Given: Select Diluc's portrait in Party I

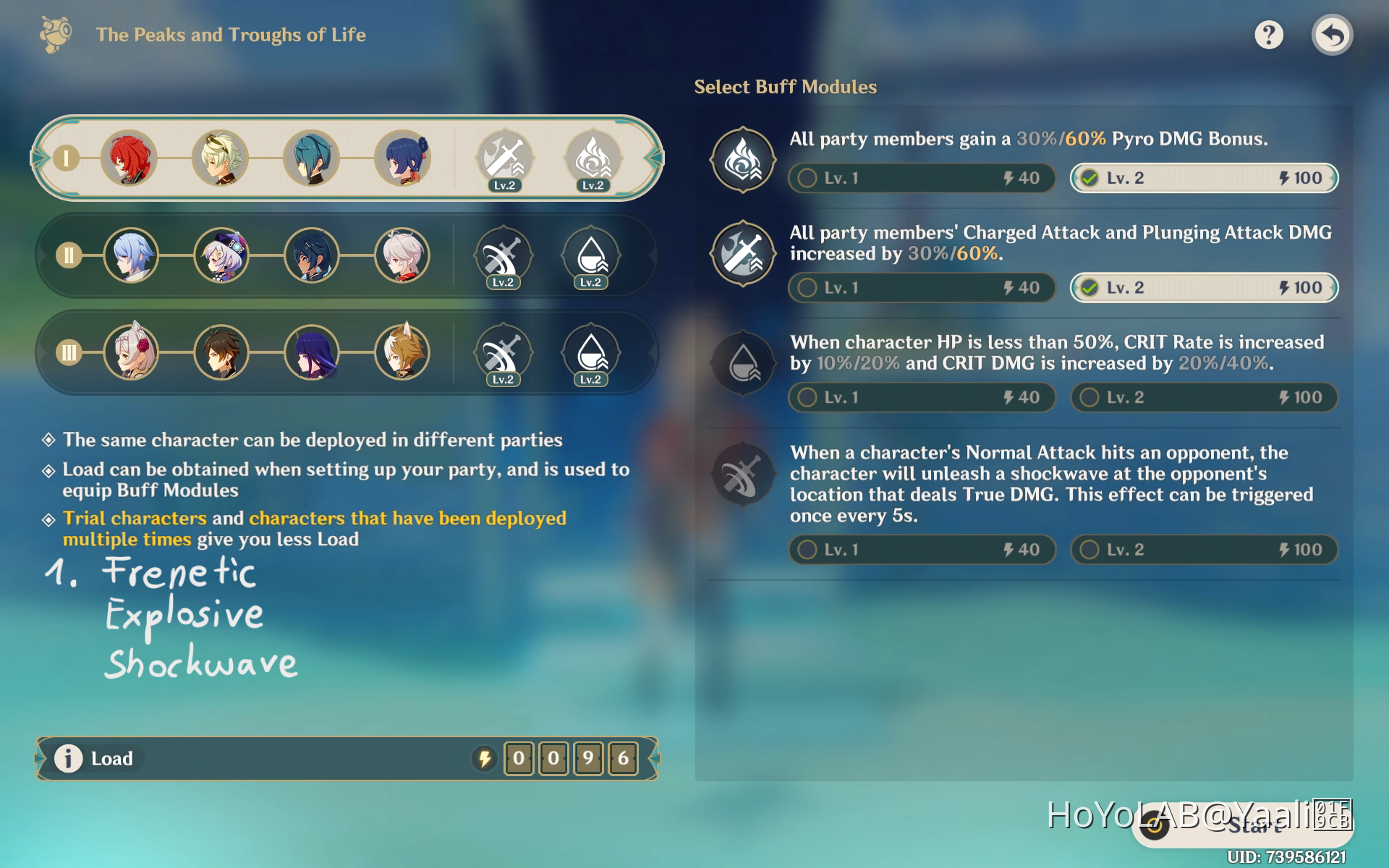Looking at the screenshot, I should click(x=130, y=158).
